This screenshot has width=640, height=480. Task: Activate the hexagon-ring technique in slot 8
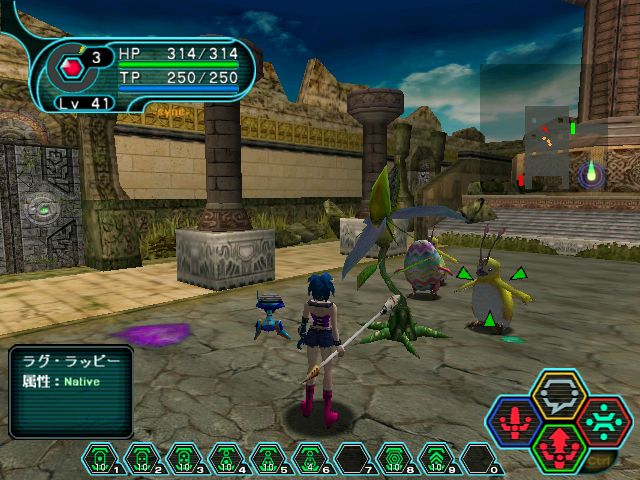(394, 458)
